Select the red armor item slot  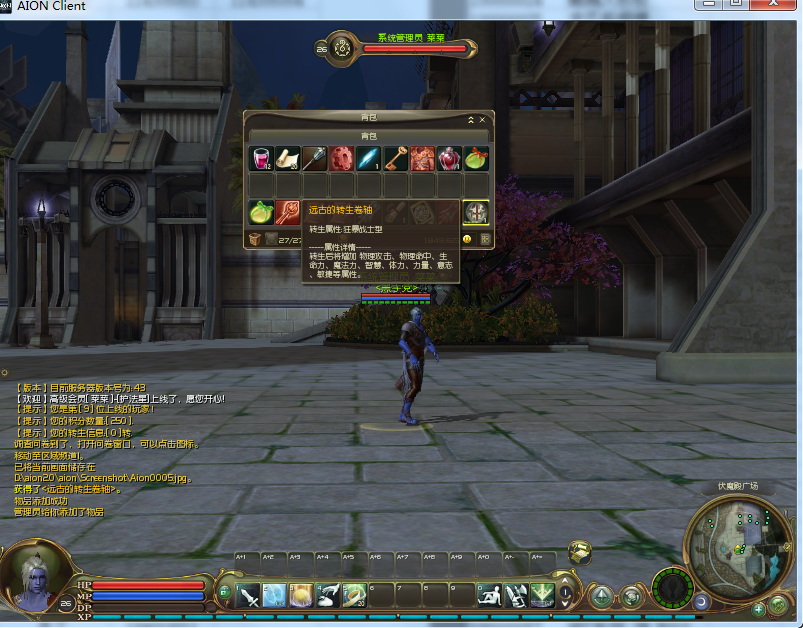point(423,158)
